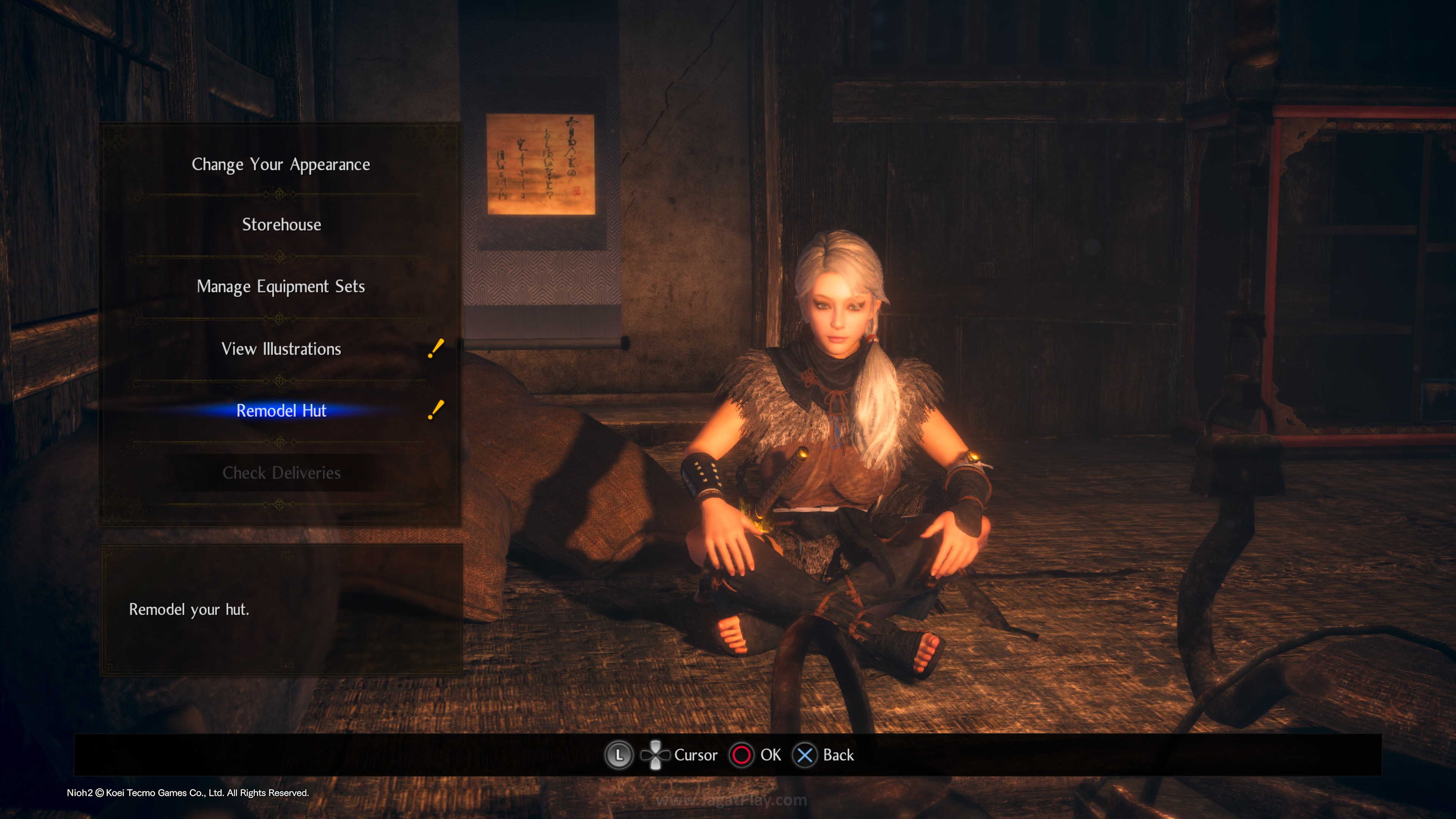Viewport: 1456px width, 819px height.
Task: Select the Storehouse menu entry
Action: coord(281,225)
